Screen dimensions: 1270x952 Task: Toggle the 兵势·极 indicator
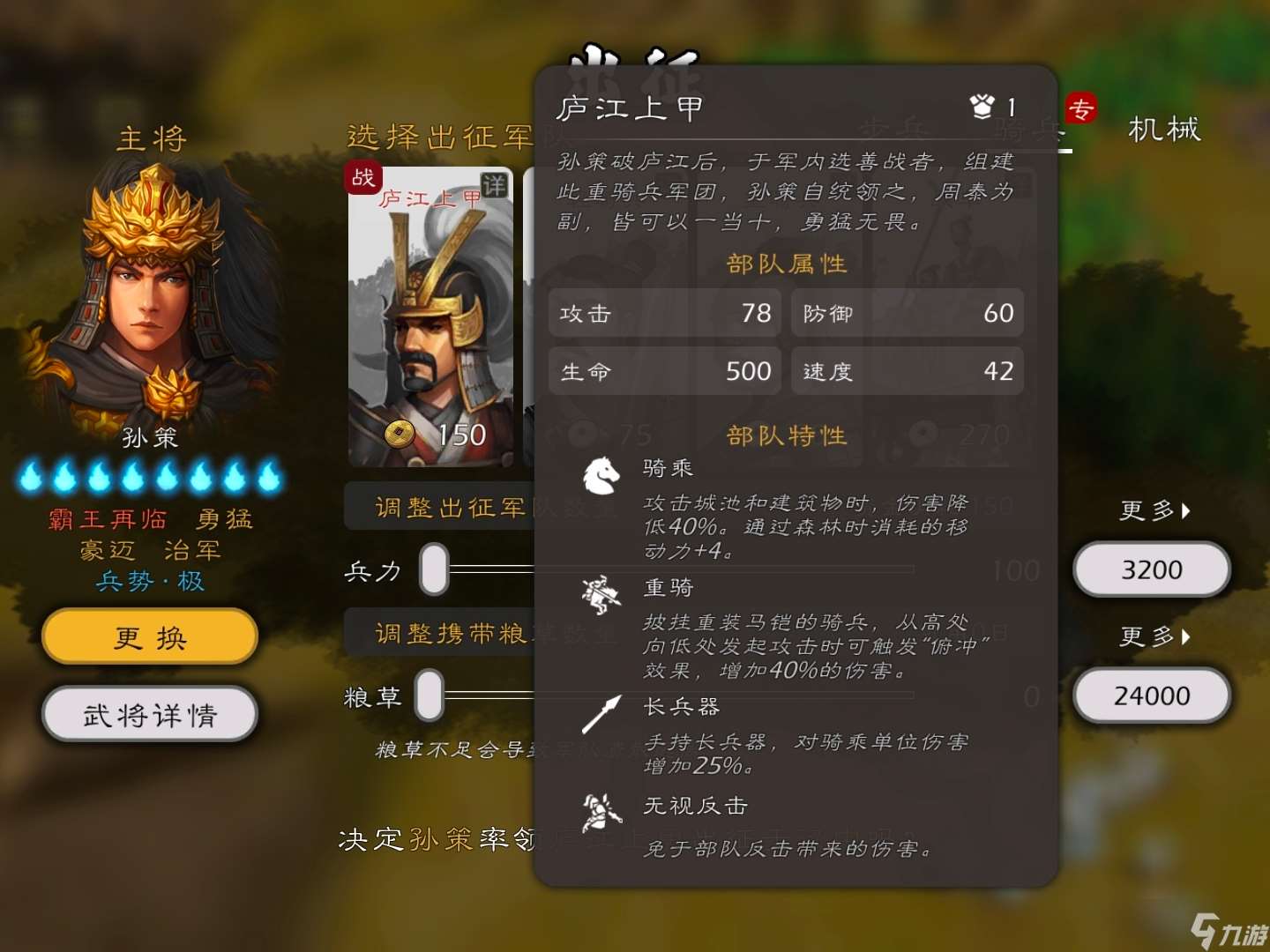pyautogui.click(x=148, y=581)
